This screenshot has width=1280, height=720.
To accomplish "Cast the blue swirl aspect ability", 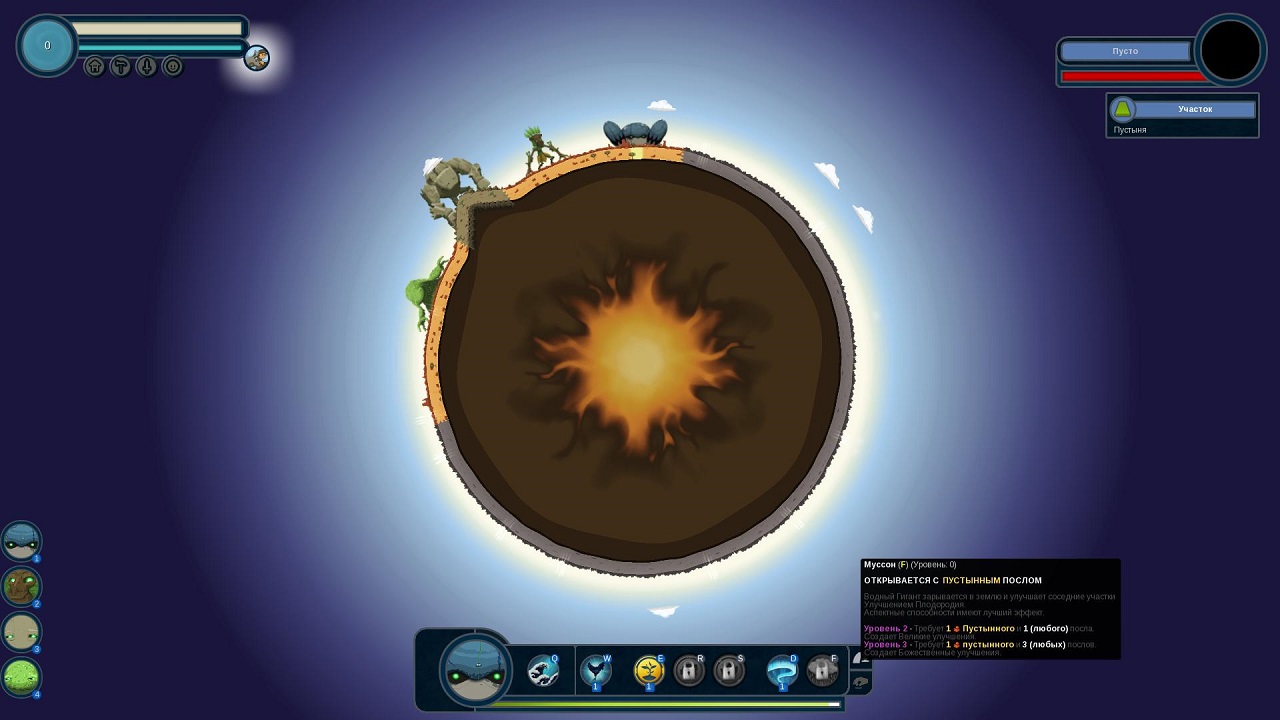I will 781,670.
